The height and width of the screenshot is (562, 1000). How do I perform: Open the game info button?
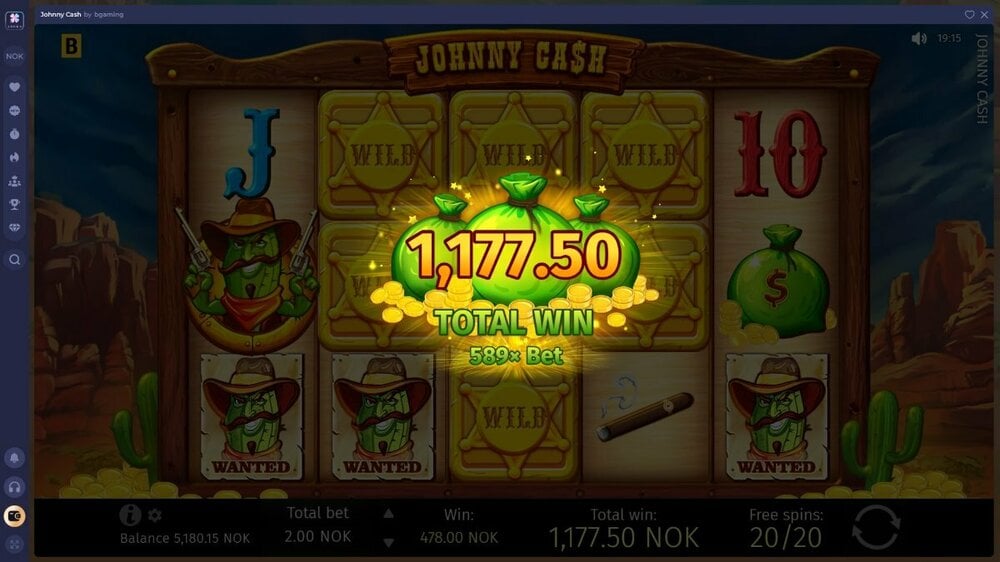click(x=130, y=515)
